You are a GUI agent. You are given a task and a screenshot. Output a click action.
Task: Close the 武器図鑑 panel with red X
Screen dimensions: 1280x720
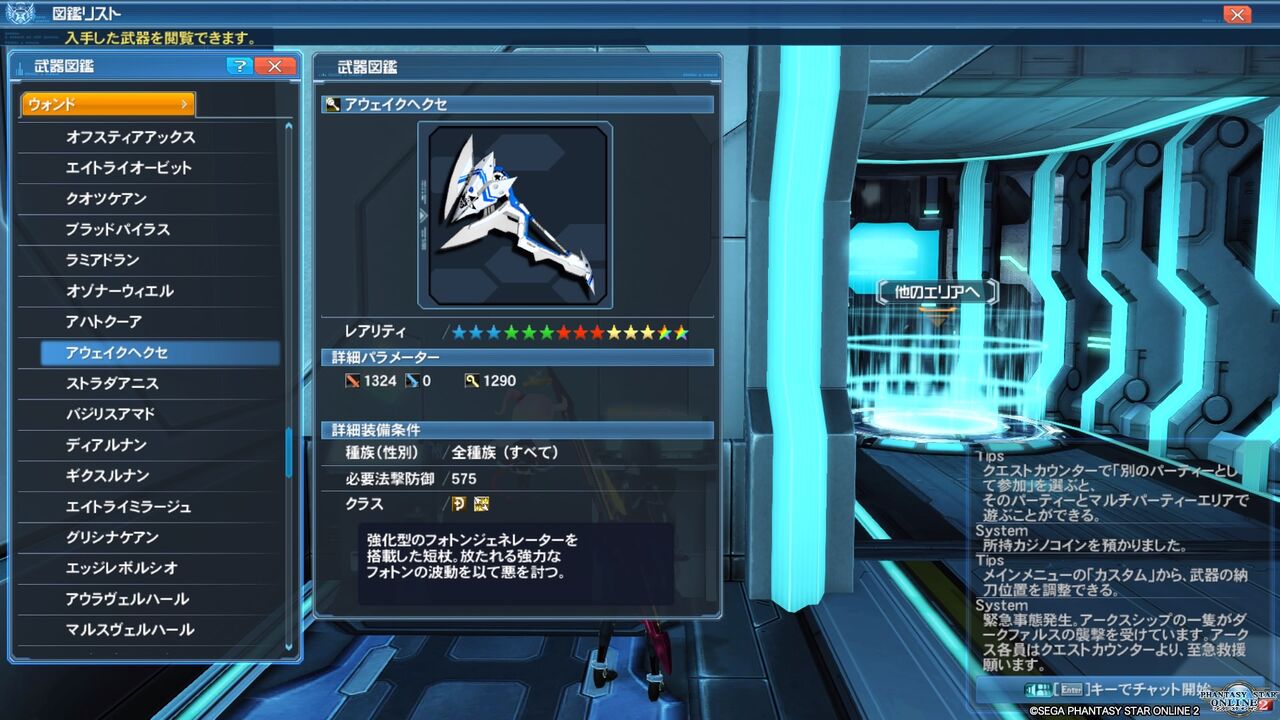pyautogui.click(x=274, y=66)
